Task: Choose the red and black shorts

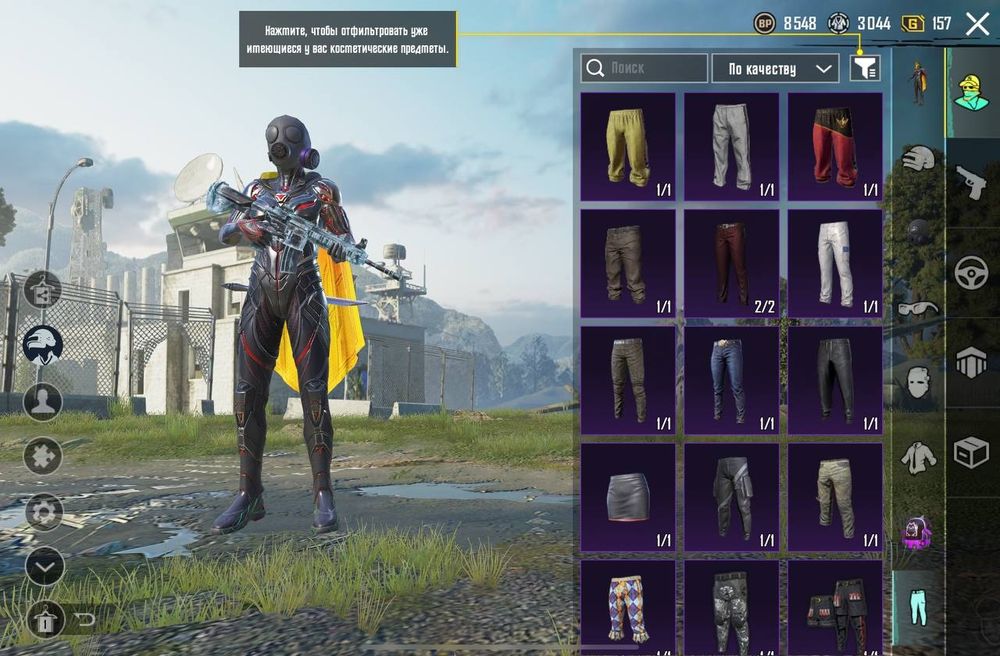Action: click(x=835, y=146)
